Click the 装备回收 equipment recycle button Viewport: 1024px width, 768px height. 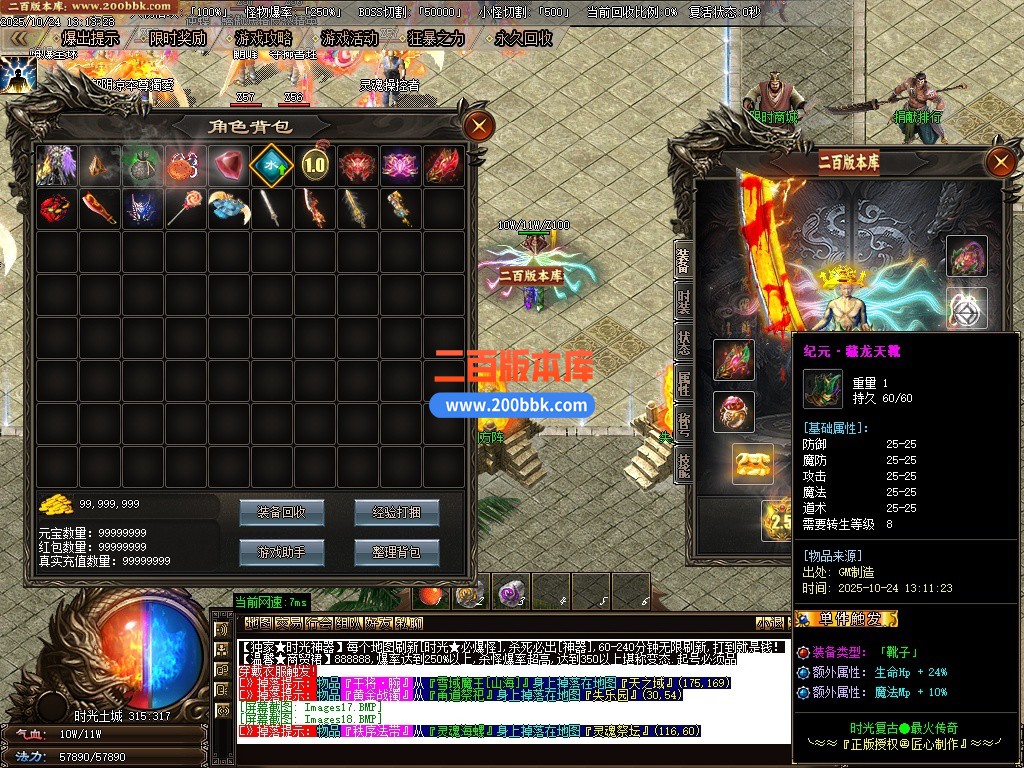281,513
